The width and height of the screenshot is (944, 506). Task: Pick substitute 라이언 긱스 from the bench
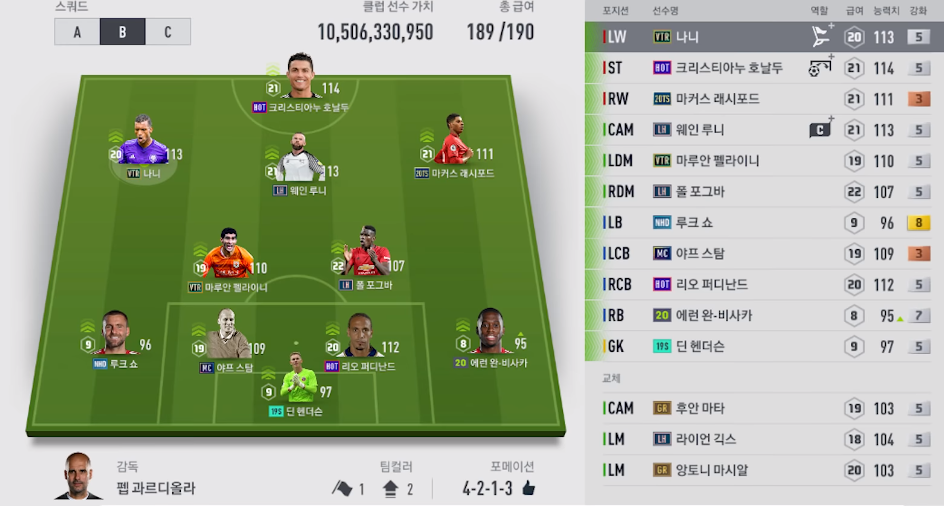(x=764, y=439)
